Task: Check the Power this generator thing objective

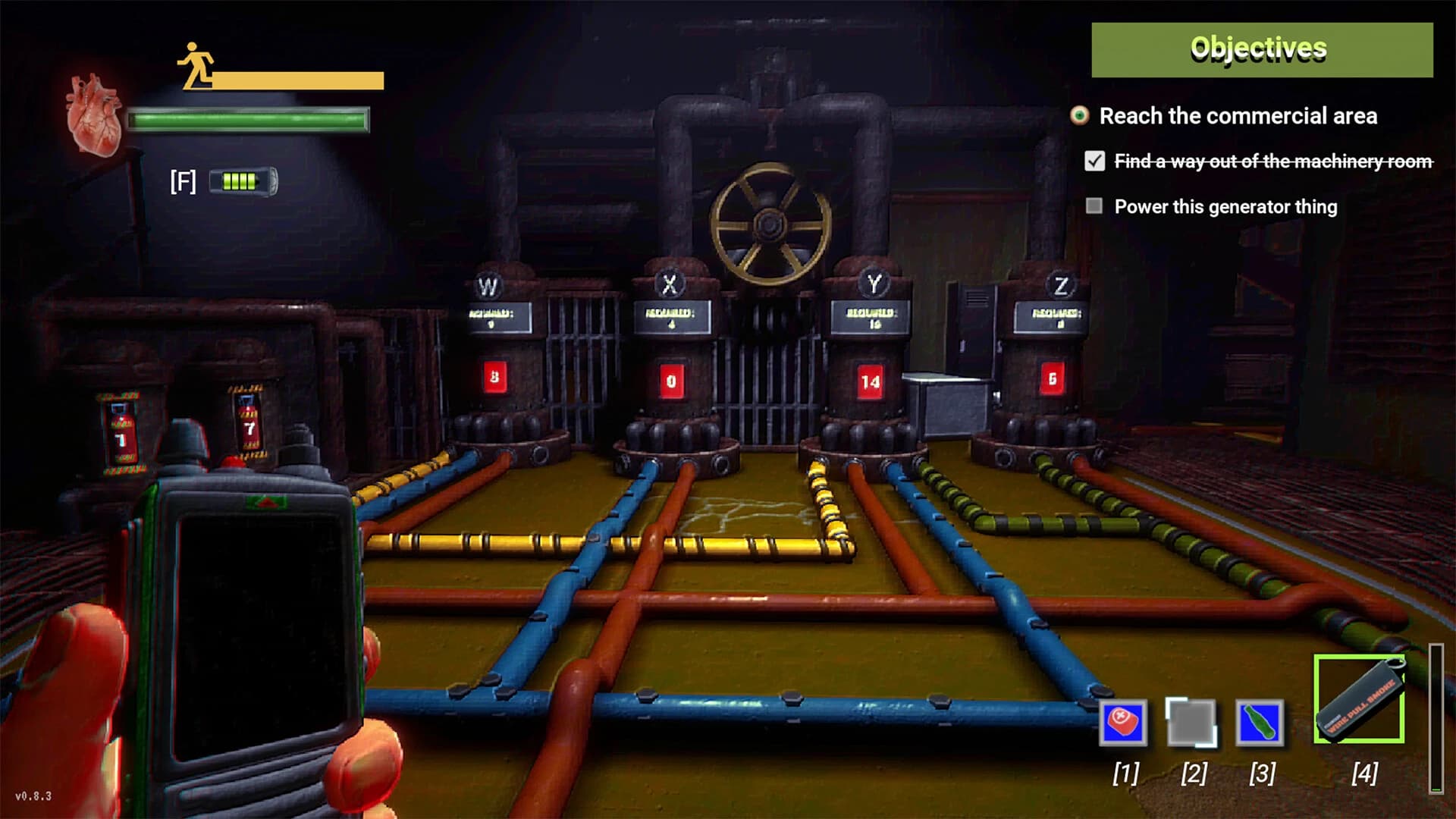Action: click(1094, 206)
